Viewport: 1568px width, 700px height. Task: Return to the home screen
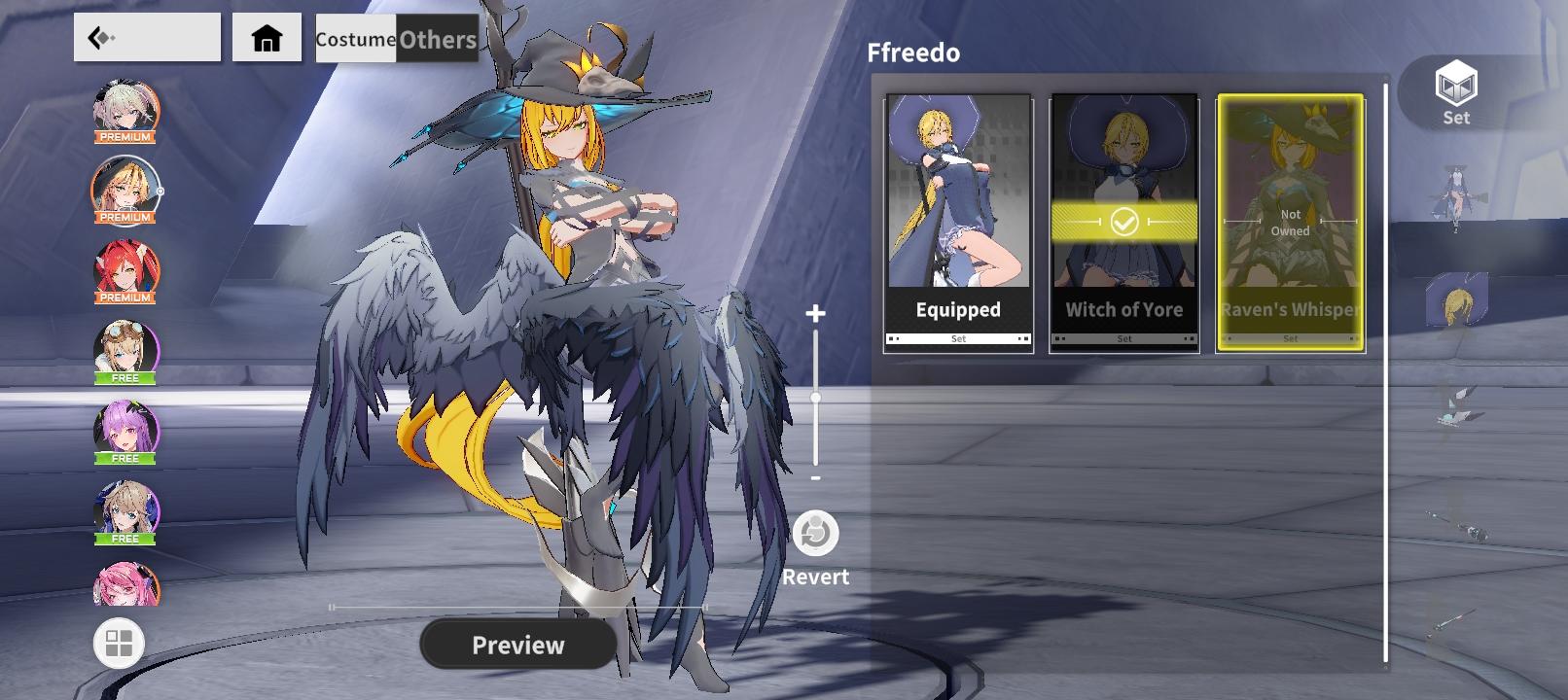[267, 38]
